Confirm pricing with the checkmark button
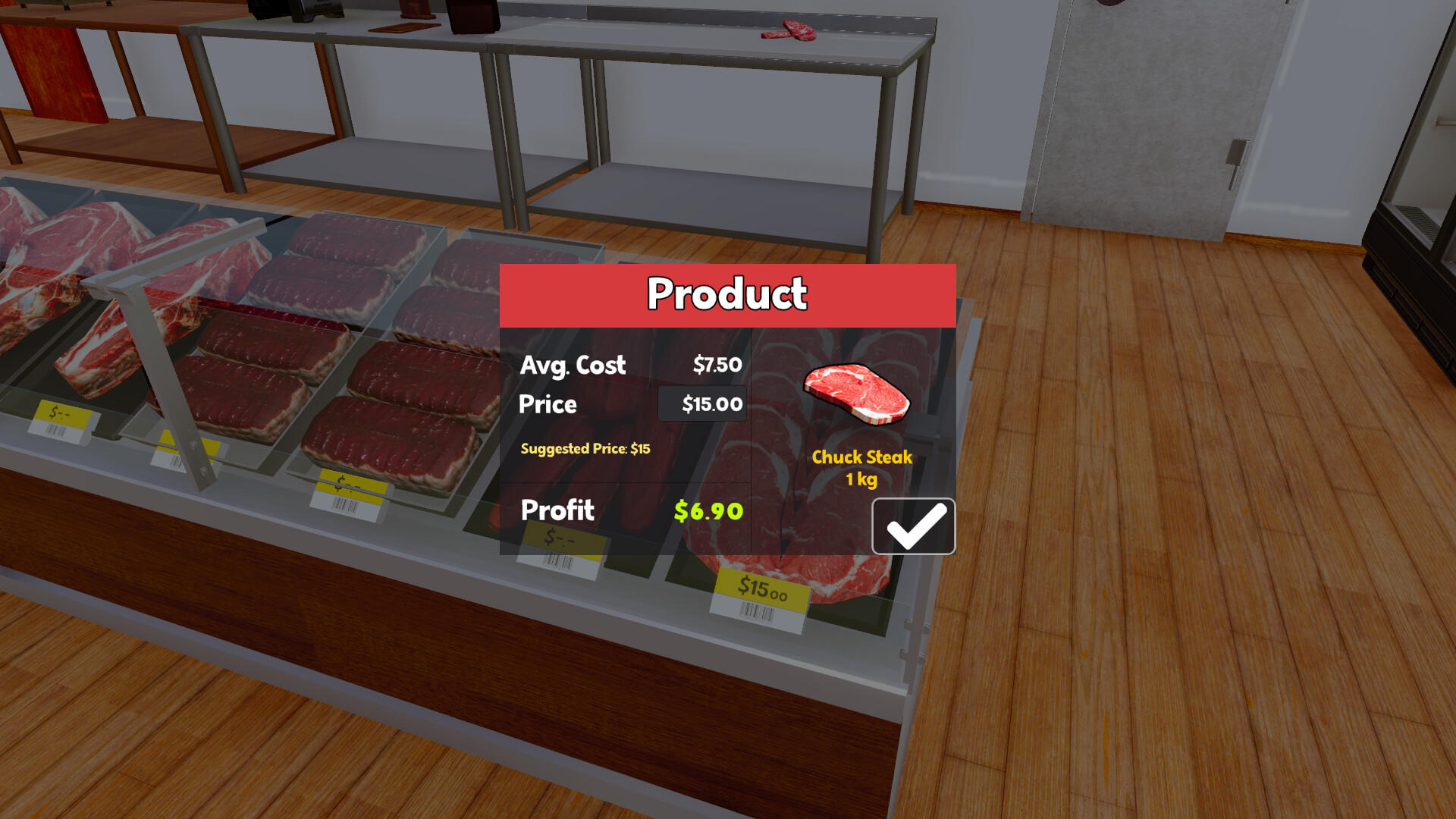The image size is (1456, 819). click(913, 526)
